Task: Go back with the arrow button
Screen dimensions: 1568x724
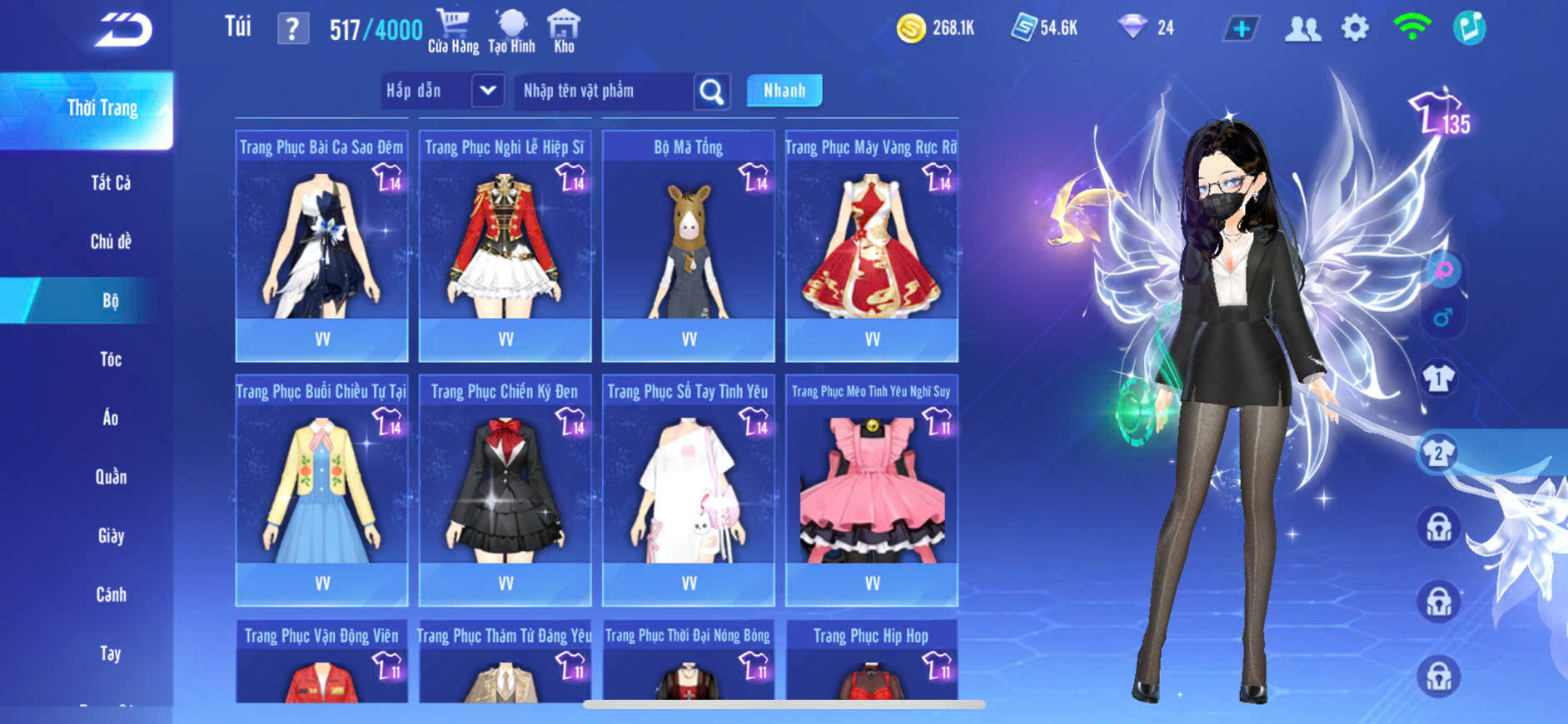Action: [123, 30]
